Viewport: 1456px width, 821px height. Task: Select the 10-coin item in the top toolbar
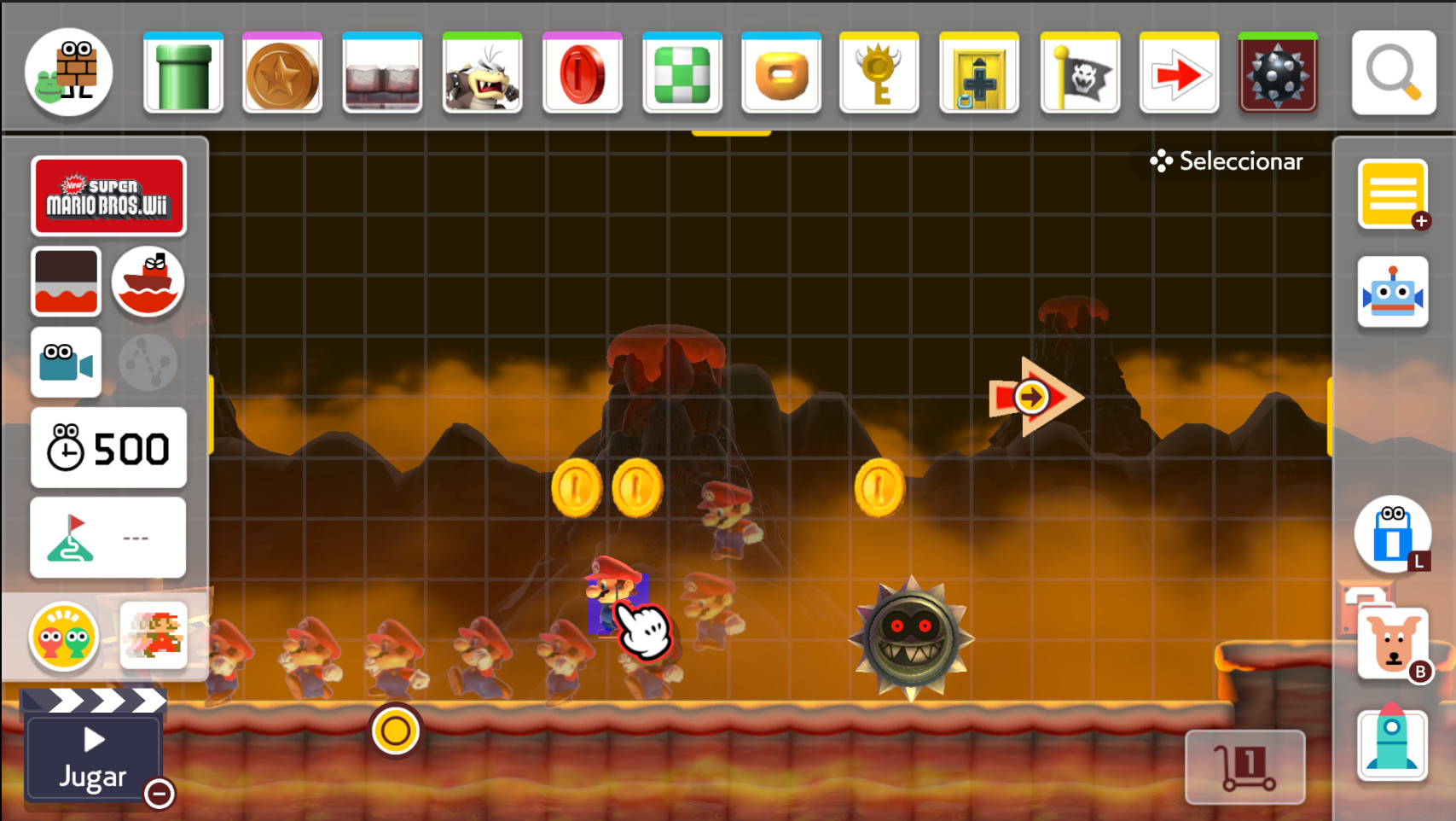pos(282,73)
